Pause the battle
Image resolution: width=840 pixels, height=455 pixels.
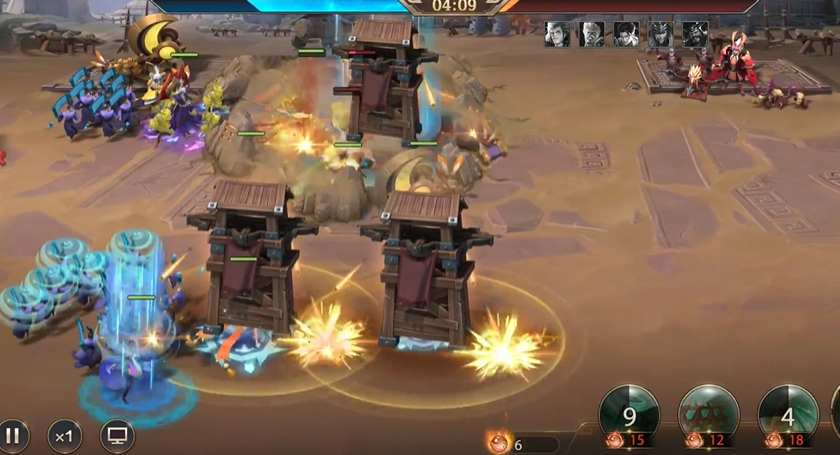coord(13,436)
